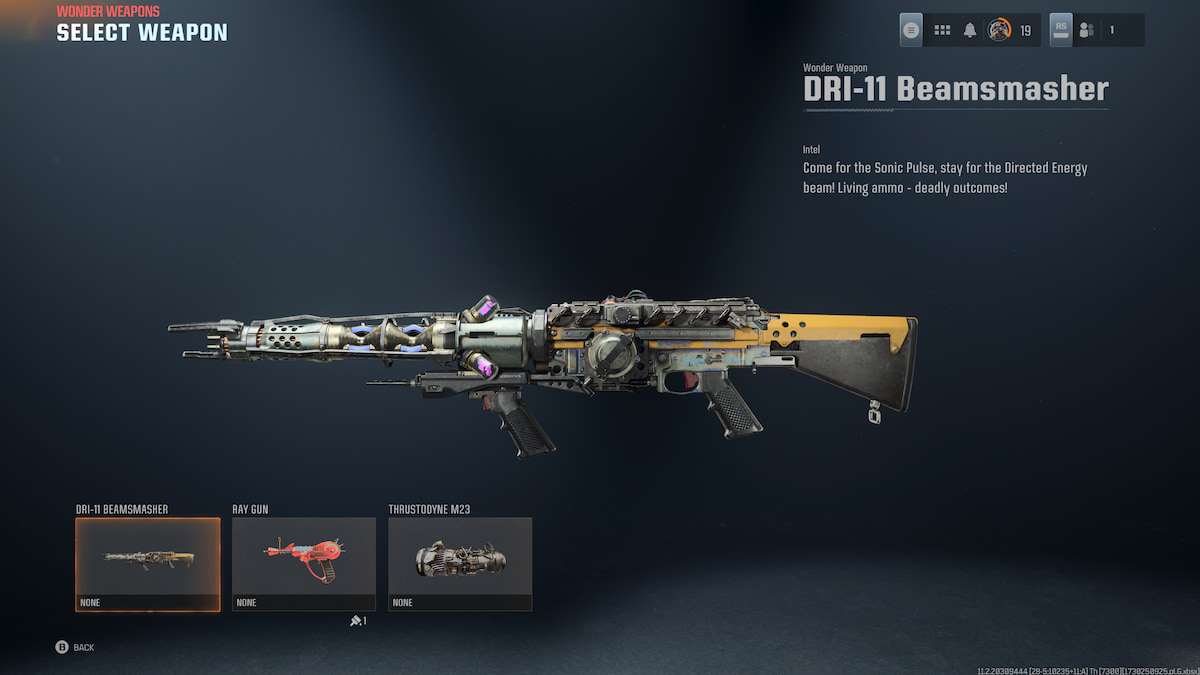Pick the Thrustodyne M23 weapon tile
Screen dimensions: 1200x675
coord(460,563)
